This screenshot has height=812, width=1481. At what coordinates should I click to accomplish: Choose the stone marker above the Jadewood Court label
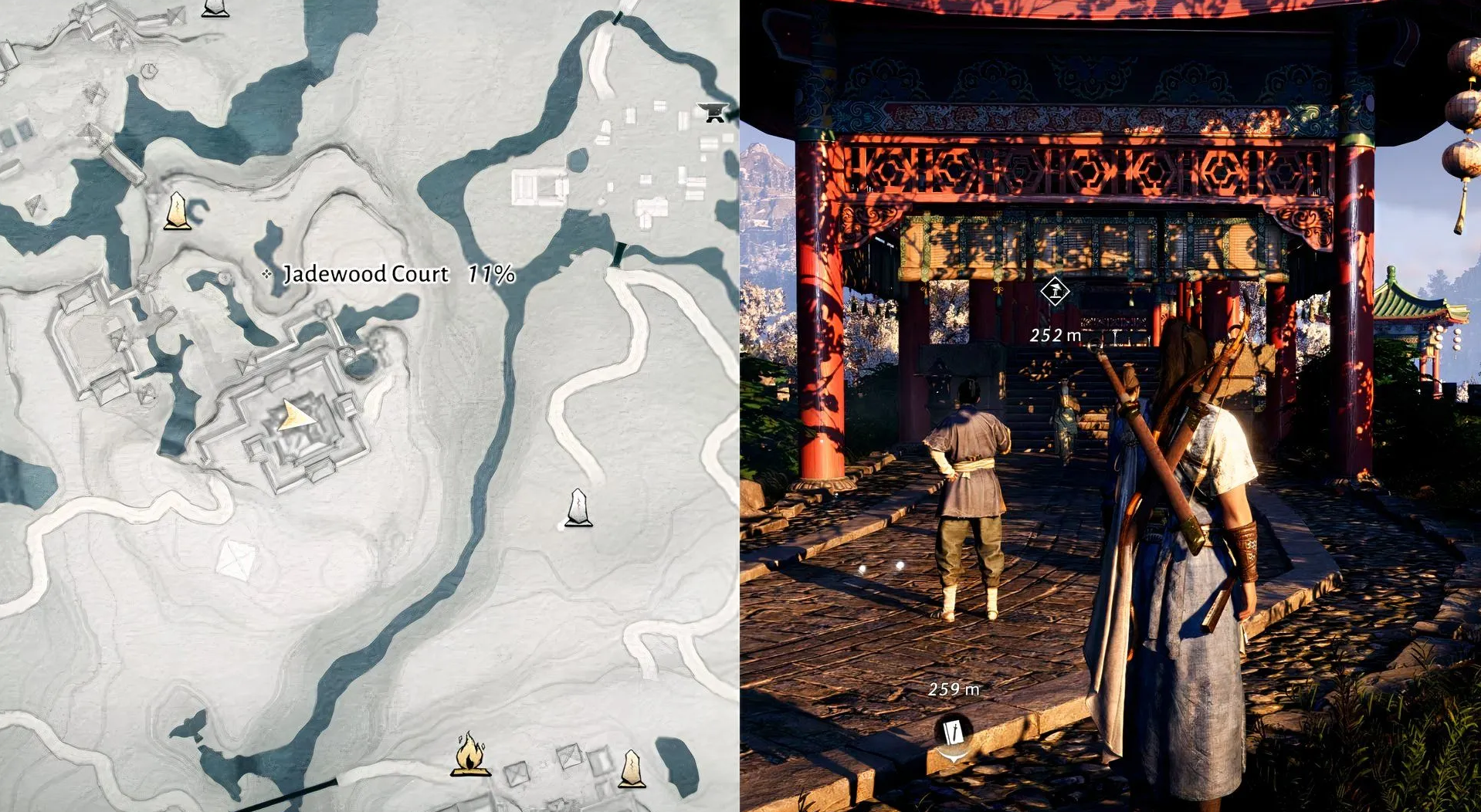pos(178,211)
